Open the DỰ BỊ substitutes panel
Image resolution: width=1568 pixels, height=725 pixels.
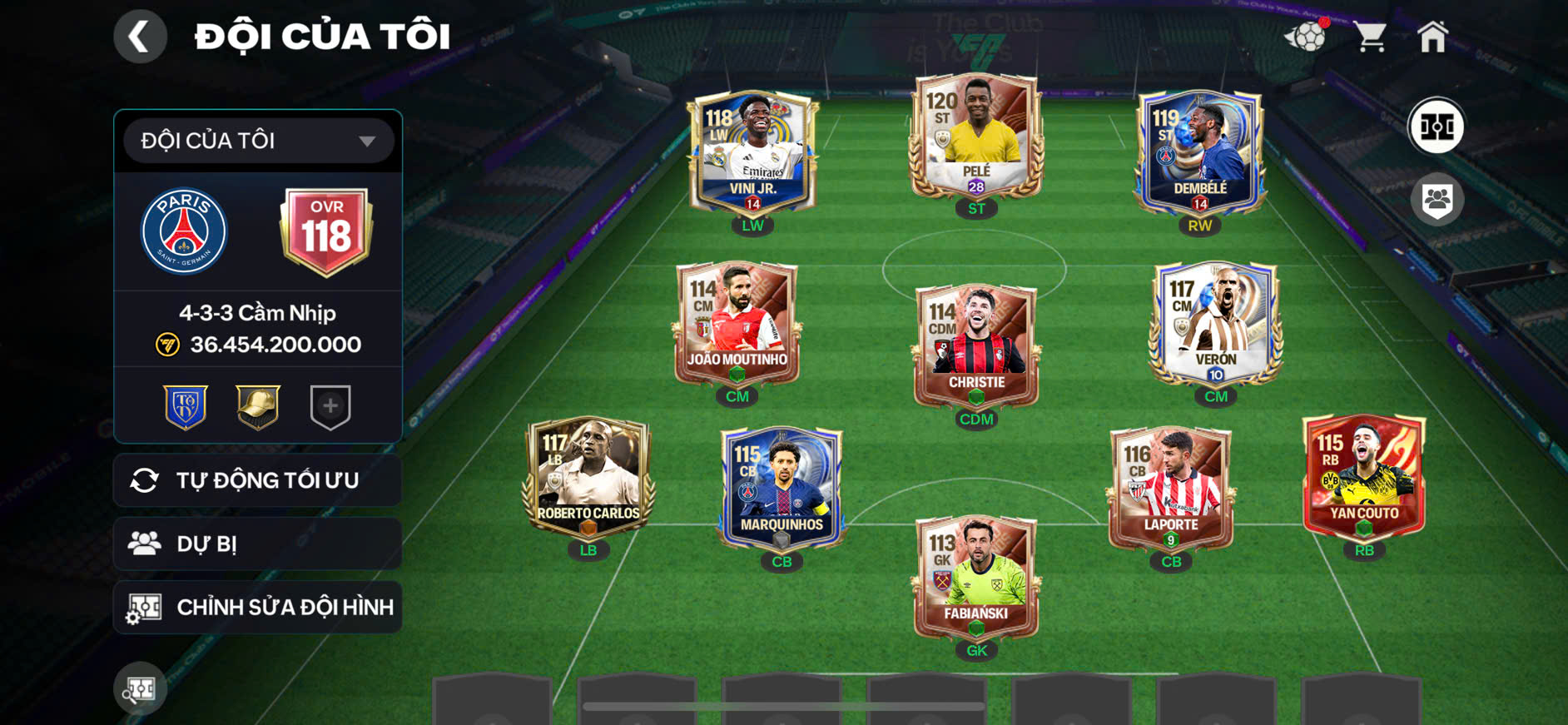[257, 544]
